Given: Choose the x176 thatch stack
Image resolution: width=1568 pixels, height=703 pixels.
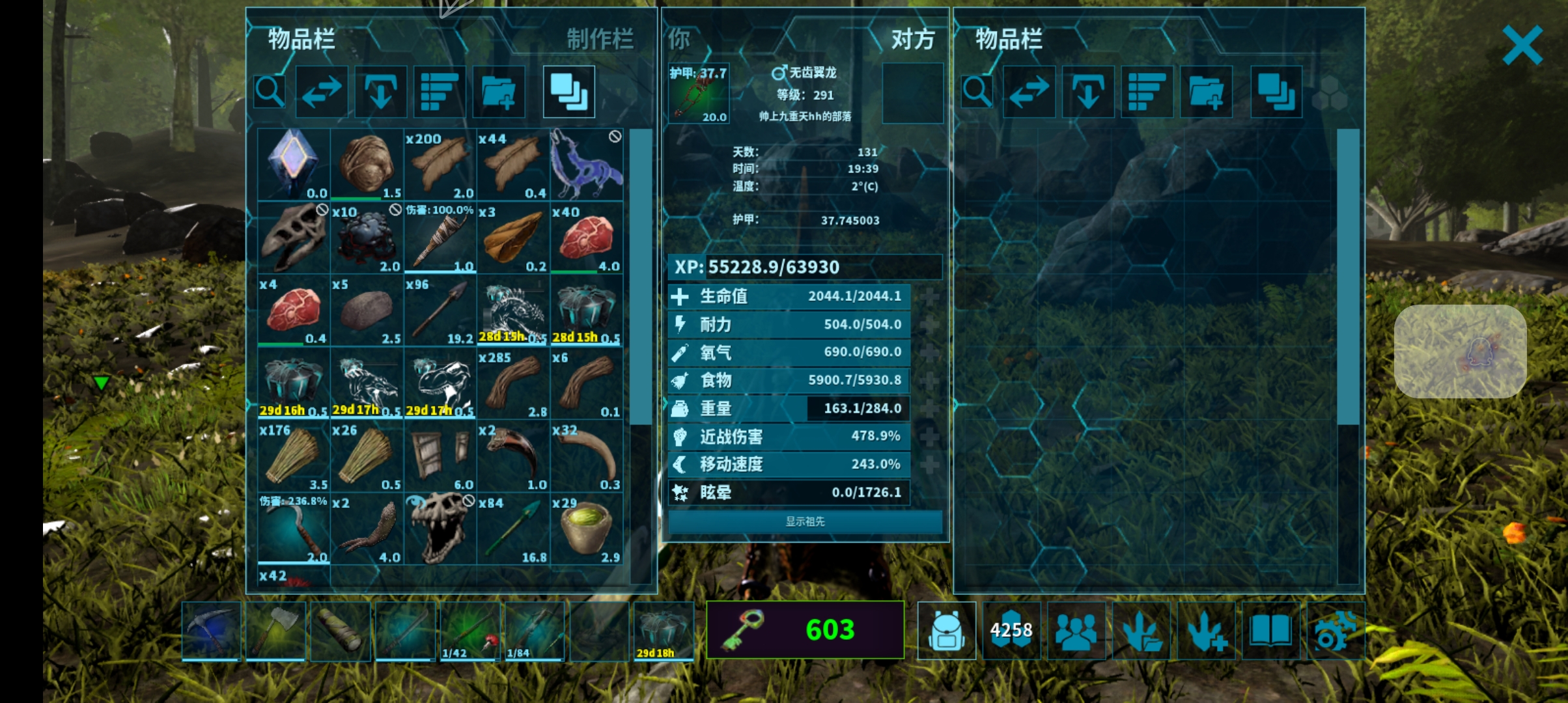Looking at the screenshot, I should click(x=294, y=456).
